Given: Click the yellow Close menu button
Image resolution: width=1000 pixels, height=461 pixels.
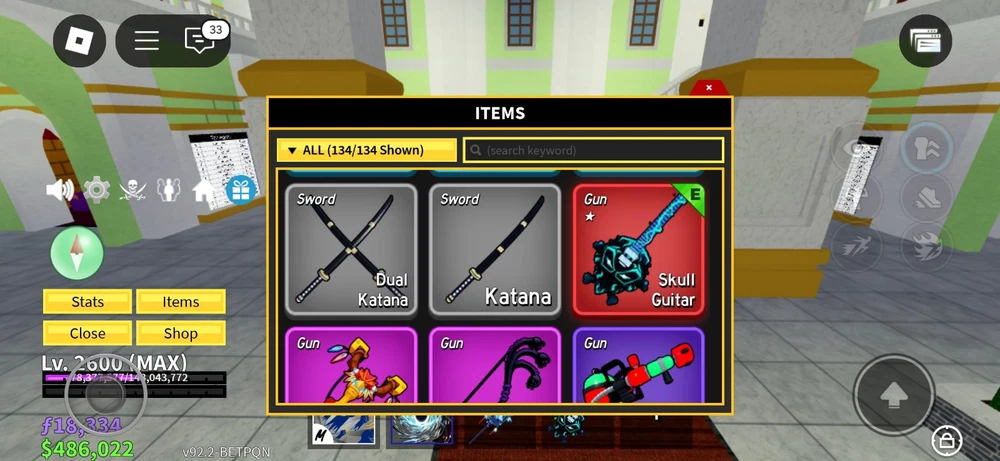Looking at the screenshot, I should [87, 334].
